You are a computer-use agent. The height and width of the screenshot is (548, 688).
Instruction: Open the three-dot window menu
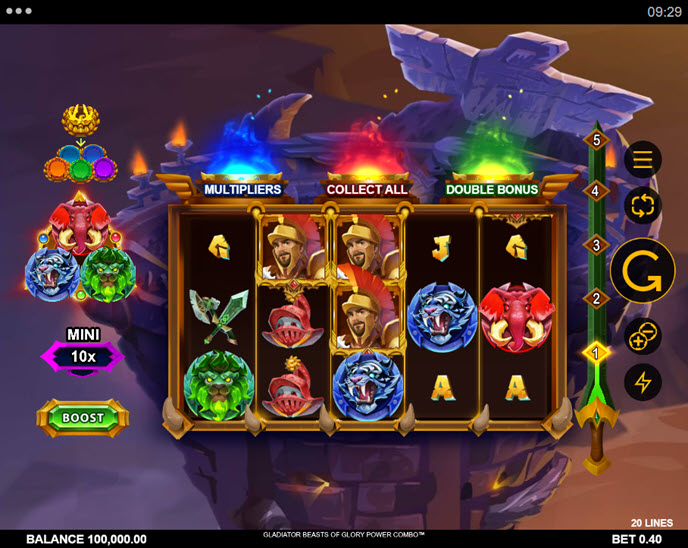[x=20, y=12]
